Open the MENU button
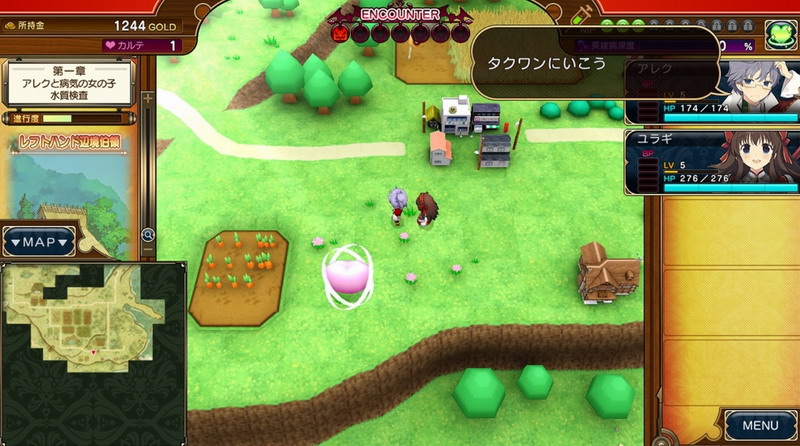 pyautogui.click(x=760, y=425)
